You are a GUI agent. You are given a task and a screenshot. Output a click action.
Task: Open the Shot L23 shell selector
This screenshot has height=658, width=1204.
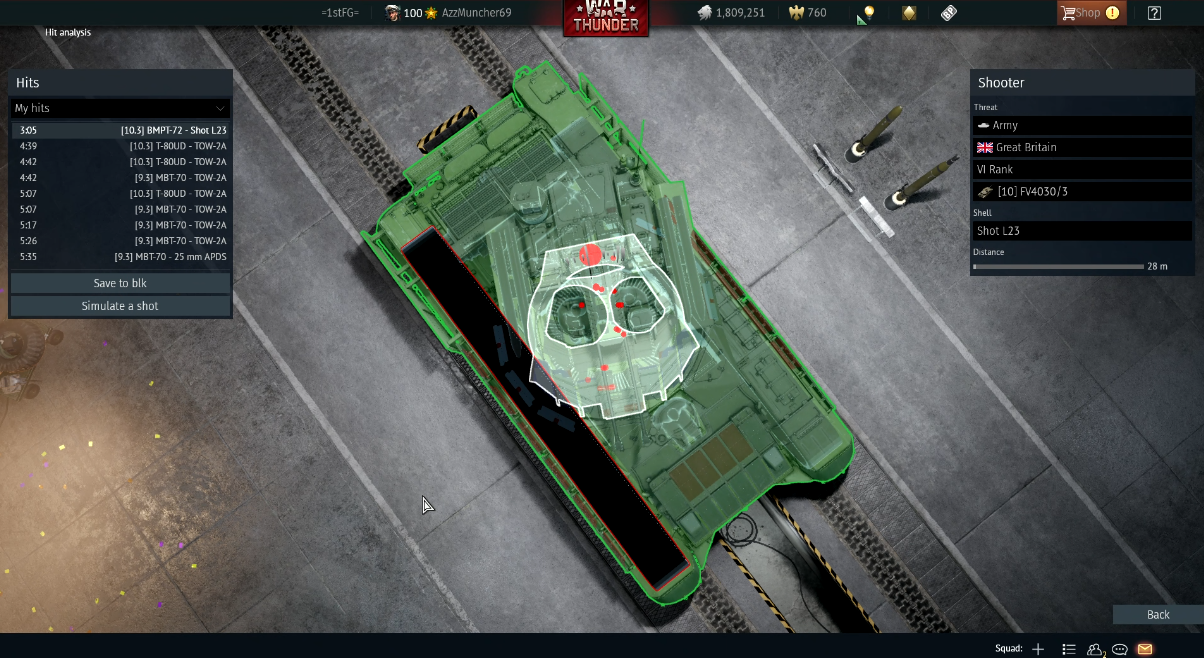coord(1081,231)
